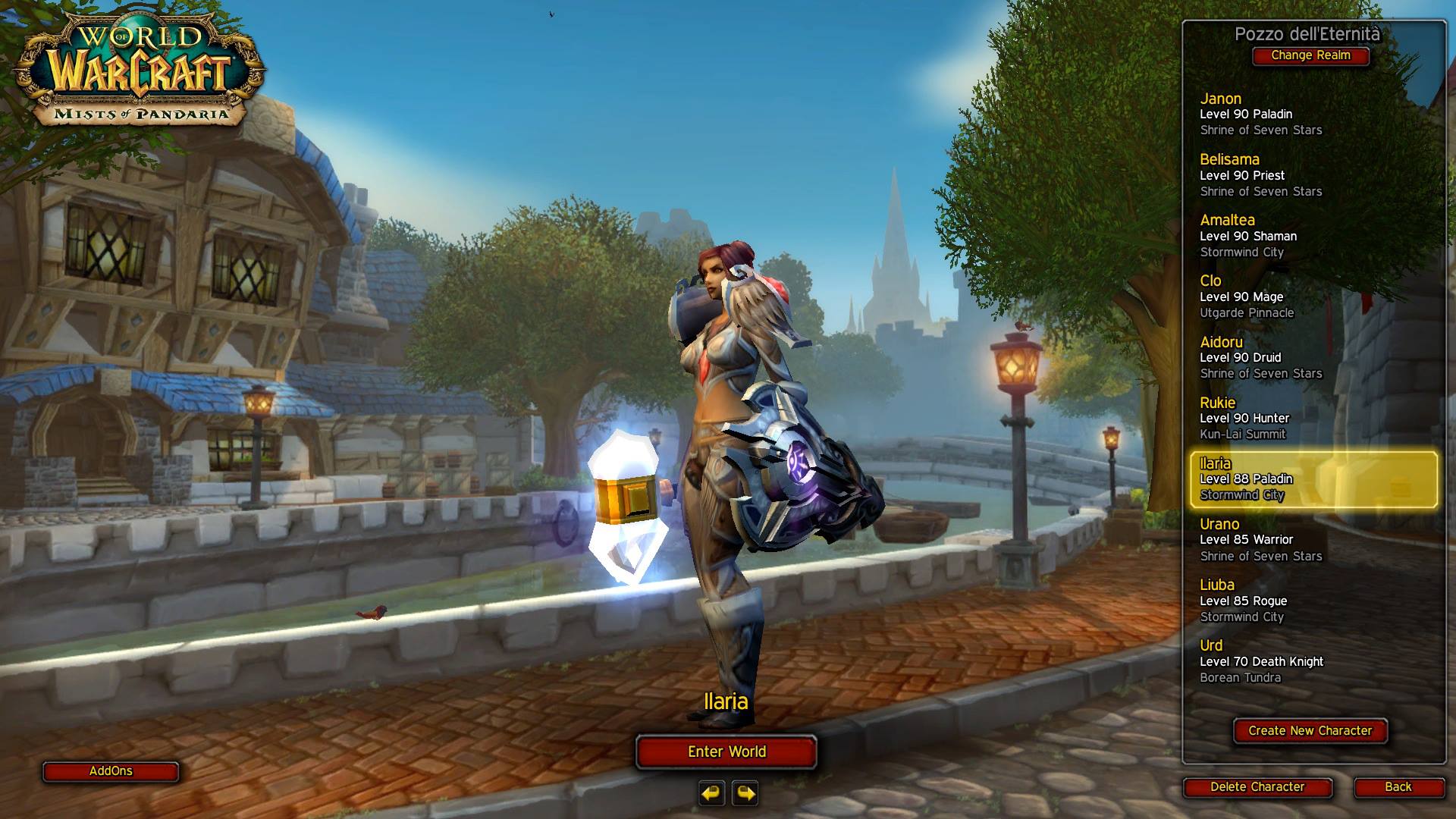The width and height of the screenshot is (1456, 819).
Task: Click the Change Realm button
Action: pyautogui.click(x=1310, y=55)
